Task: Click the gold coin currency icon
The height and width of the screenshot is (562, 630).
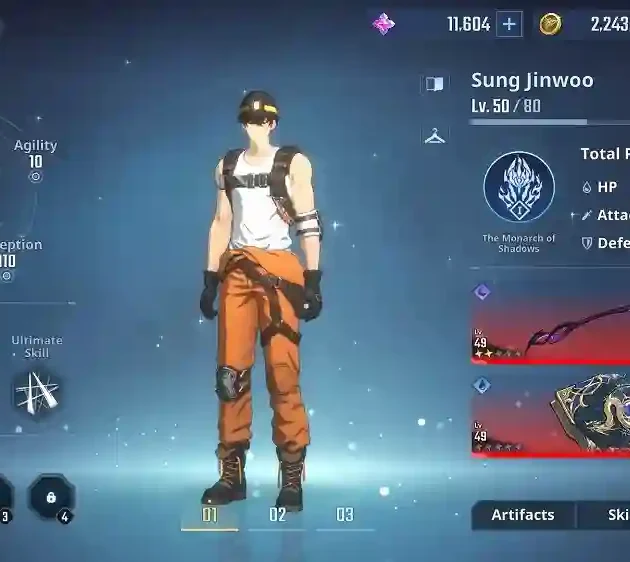Action: (550, 24)
